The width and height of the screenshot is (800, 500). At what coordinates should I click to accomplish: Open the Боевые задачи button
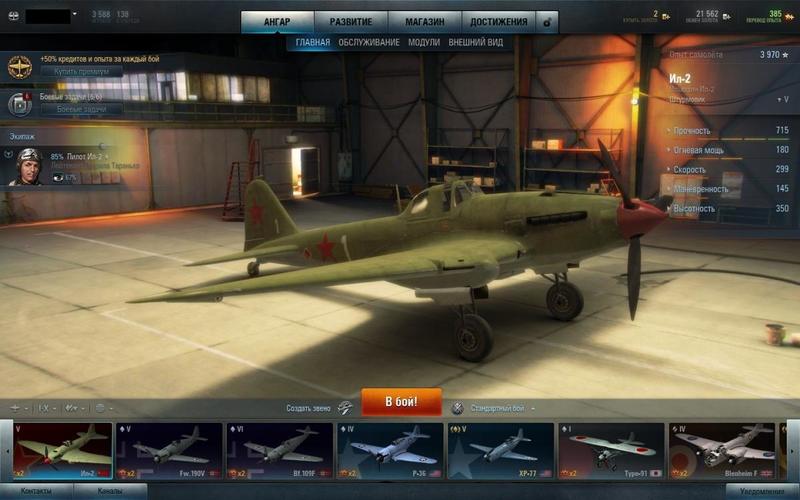[82, 108]
